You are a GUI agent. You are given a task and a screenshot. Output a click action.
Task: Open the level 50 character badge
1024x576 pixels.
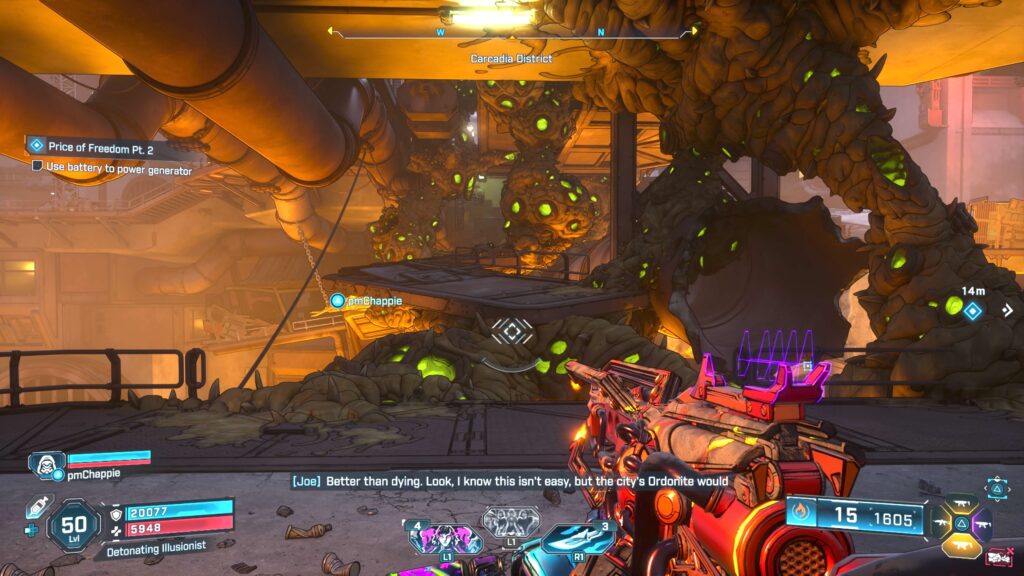pyautogui.click(x=73, y=526)
